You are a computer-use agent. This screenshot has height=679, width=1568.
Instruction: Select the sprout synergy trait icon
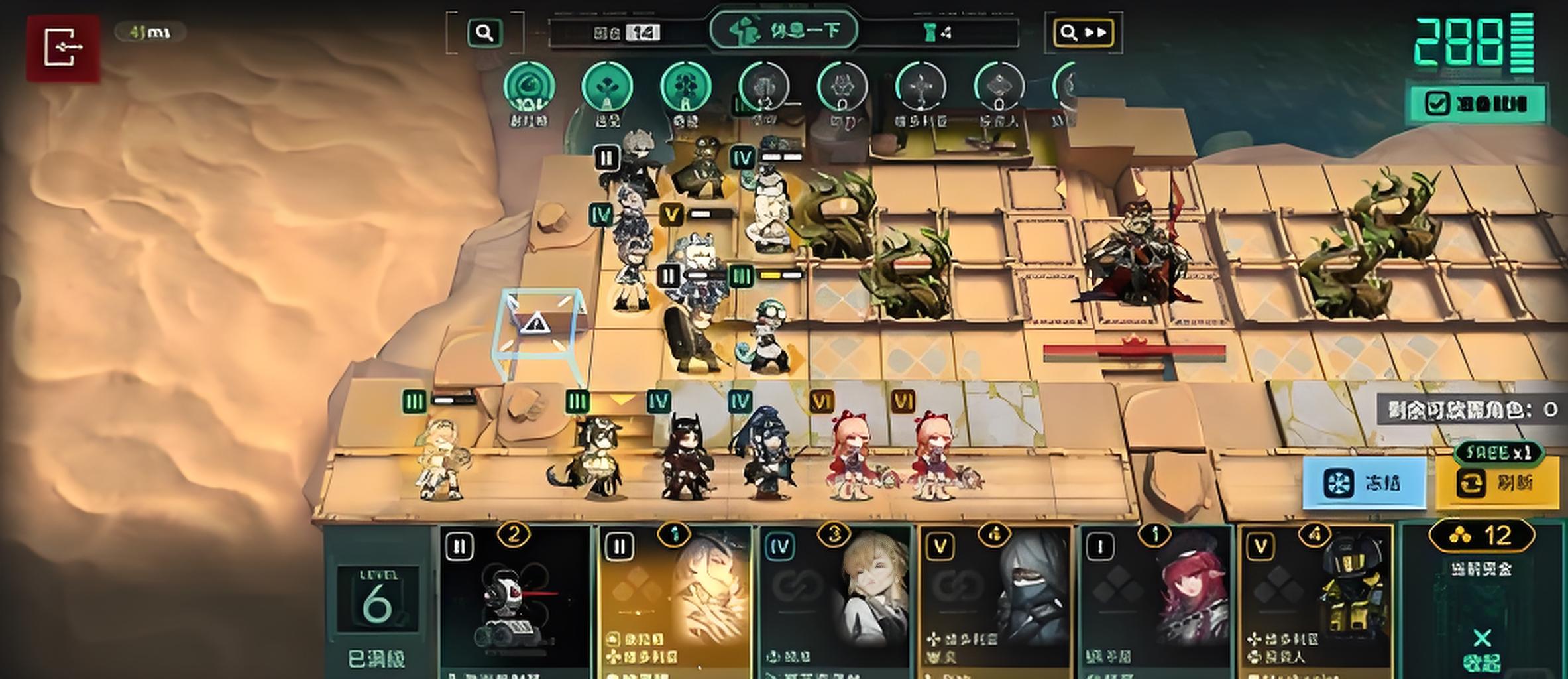[x=606, y=87]
